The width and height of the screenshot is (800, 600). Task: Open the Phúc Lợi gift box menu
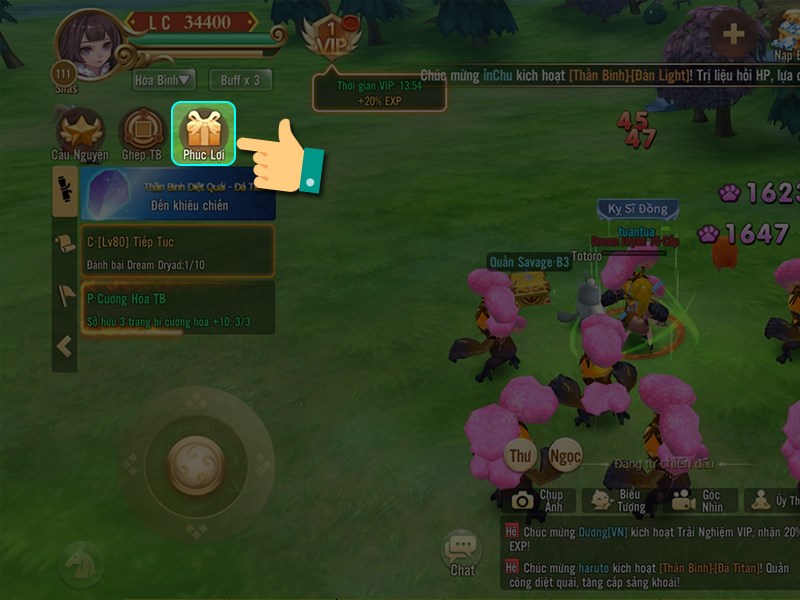point(203,132)
